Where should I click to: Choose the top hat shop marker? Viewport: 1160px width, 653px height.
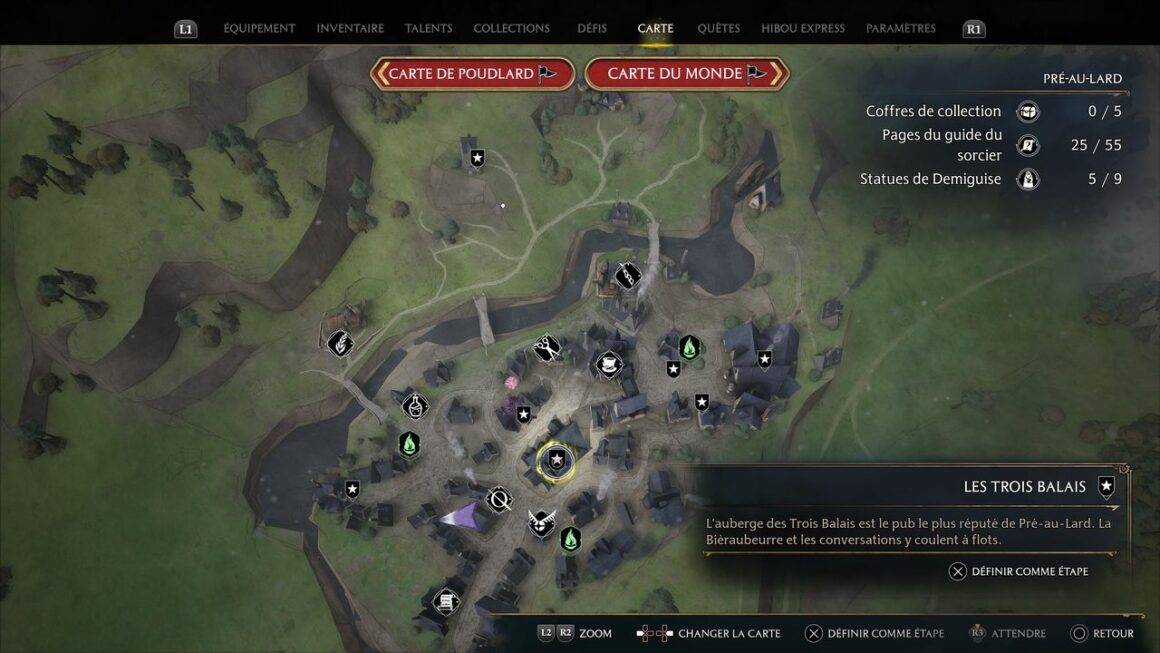[x=608, y=364]
